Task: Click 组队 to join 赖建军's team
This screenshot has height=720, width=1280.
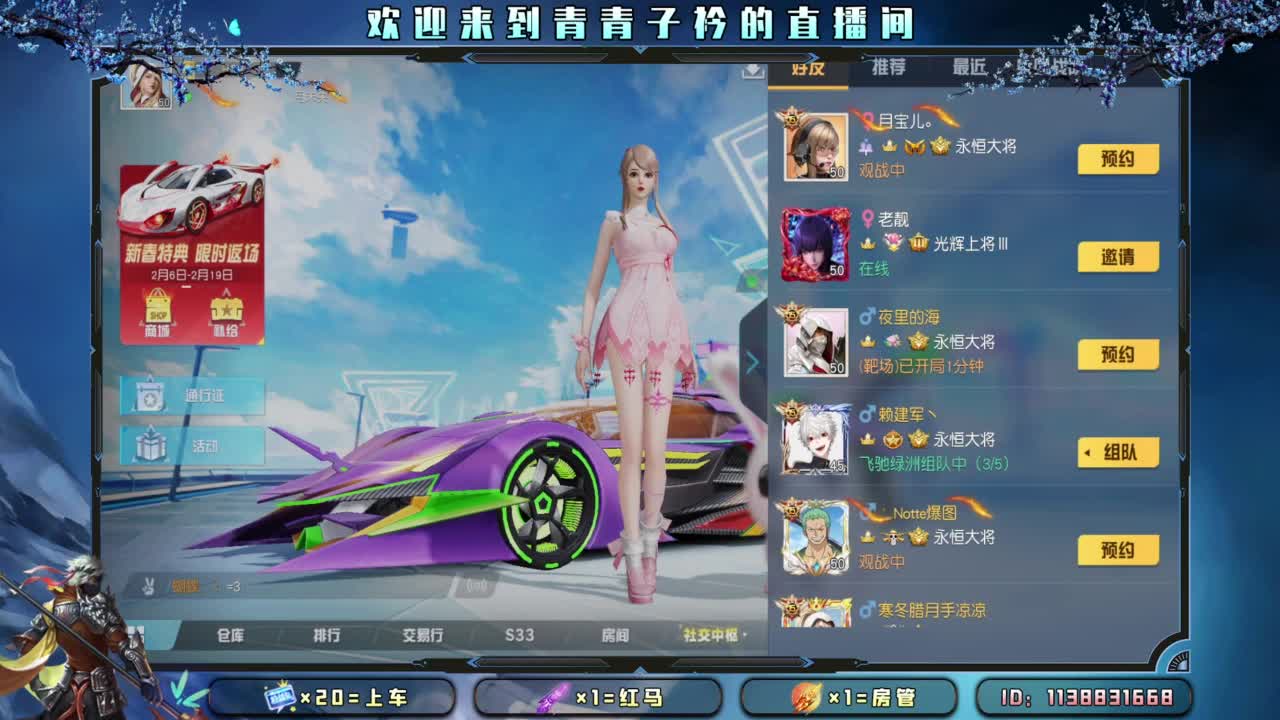Action: [x=1118, y=452]
